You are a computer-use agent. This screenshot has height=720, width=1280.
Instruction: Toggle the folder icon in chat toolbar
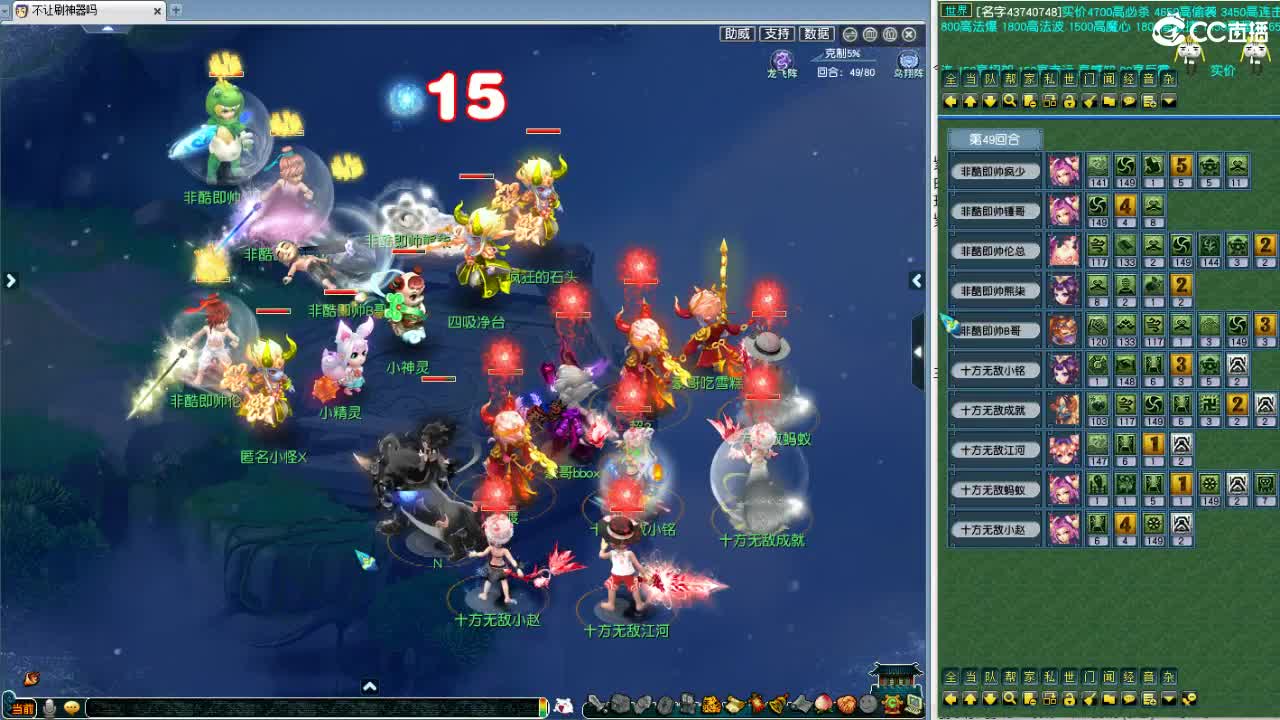pos(1109,100)
